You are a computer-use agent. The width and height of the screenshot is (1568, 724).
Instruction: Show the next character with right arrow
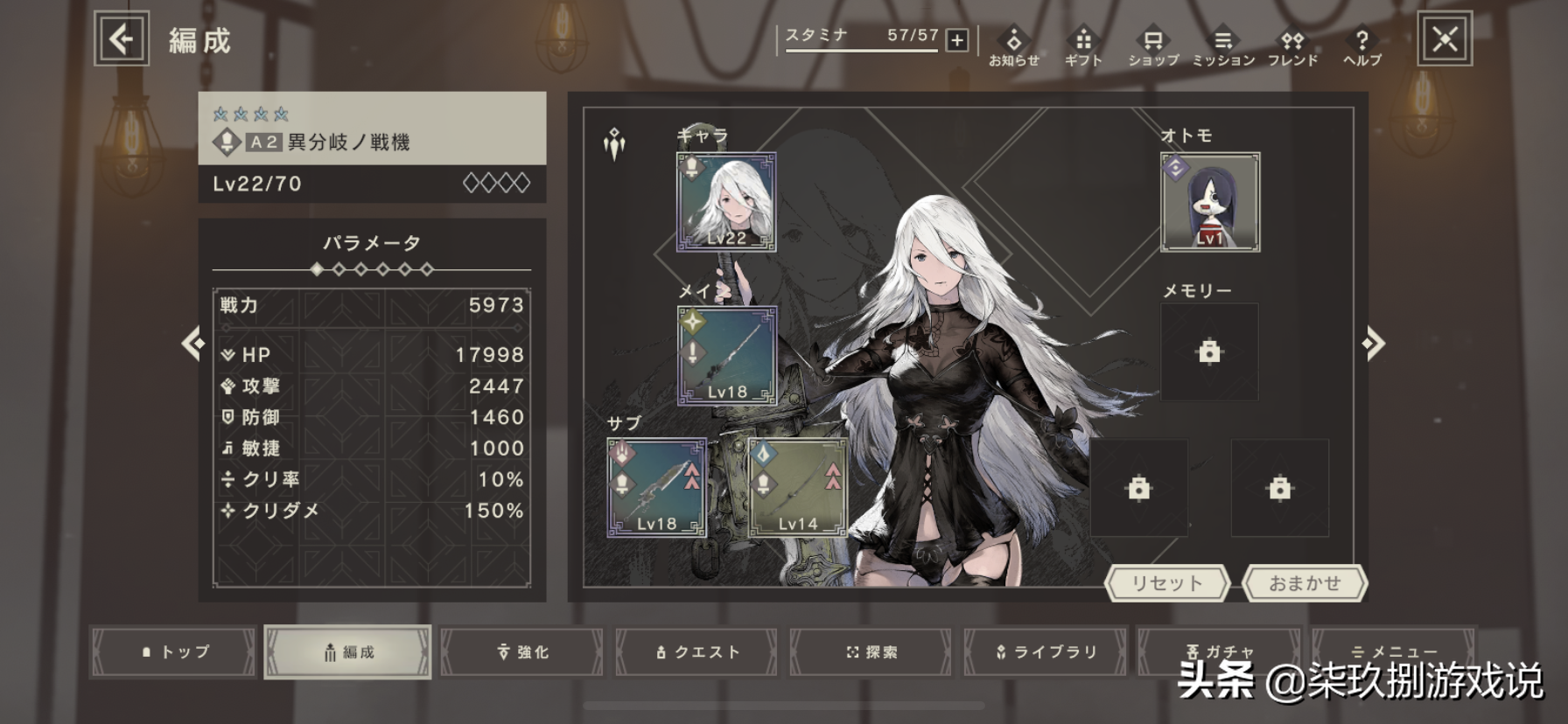(1374, 344)
